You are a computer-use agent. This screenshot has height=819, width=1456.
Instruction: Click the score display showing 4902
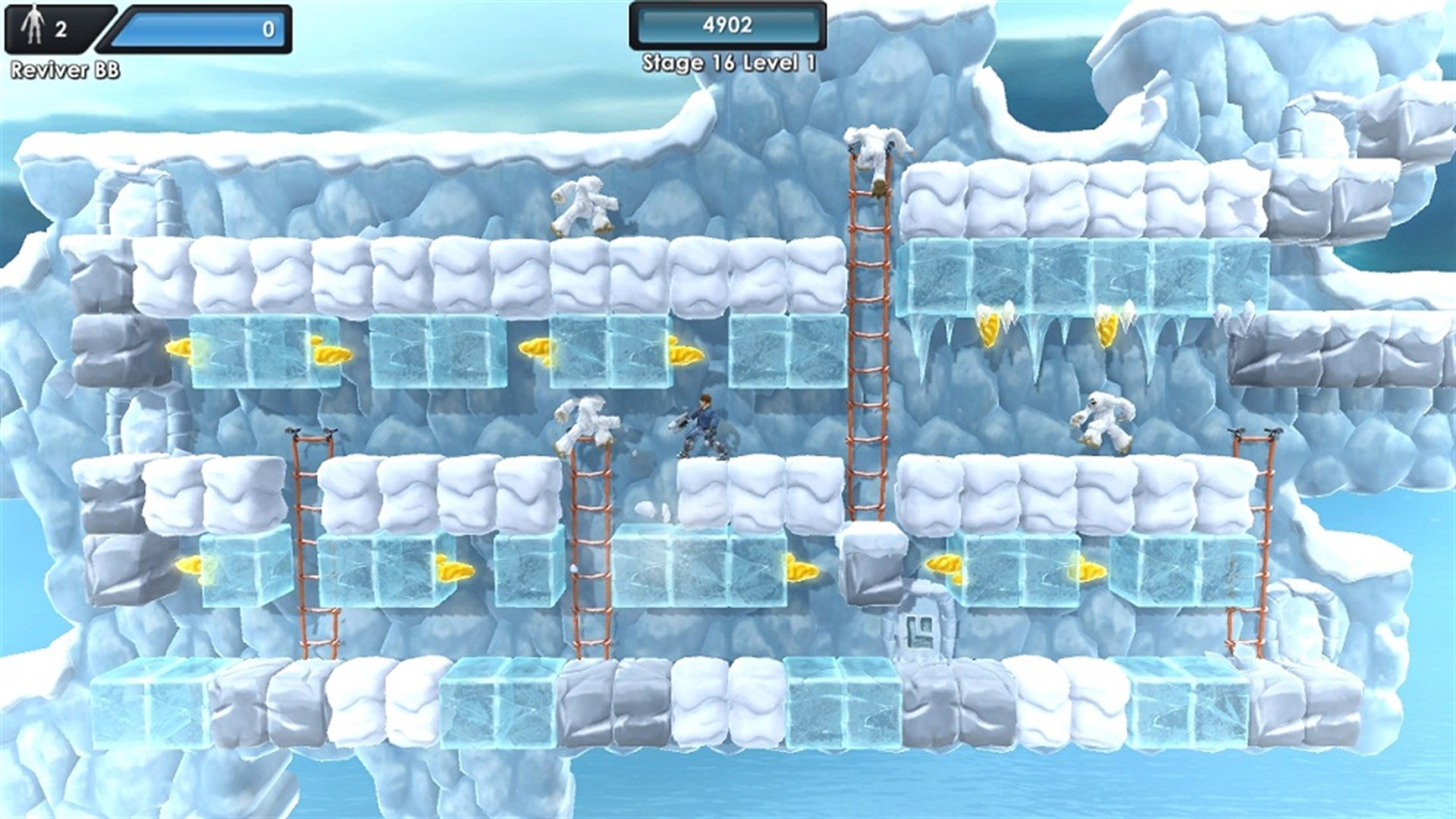point(728,25)
